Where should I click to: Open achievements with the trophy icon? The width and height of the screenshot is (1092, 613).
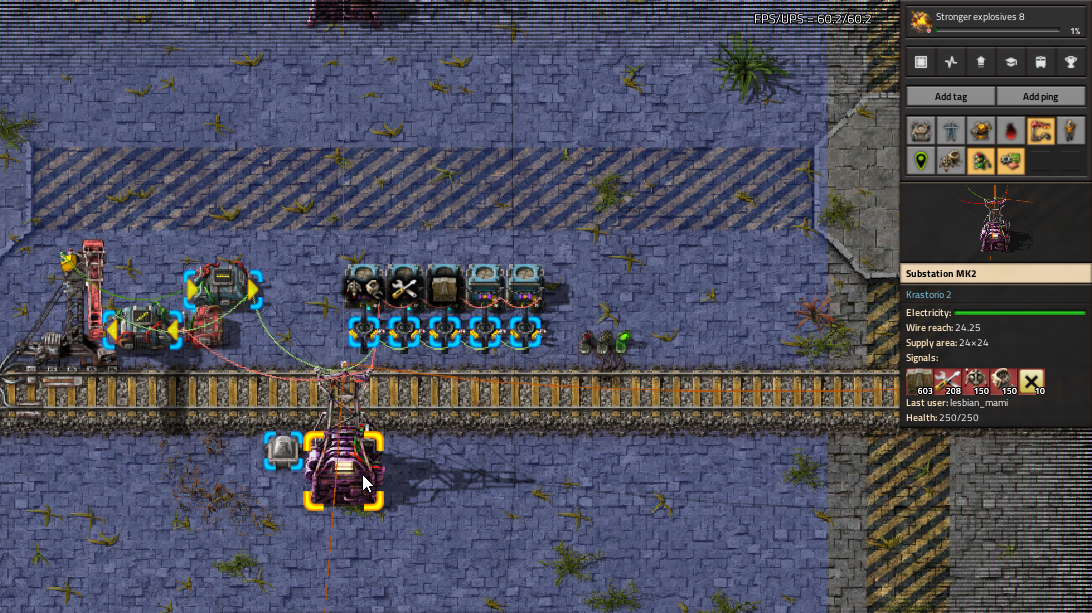coord(1071,62)
